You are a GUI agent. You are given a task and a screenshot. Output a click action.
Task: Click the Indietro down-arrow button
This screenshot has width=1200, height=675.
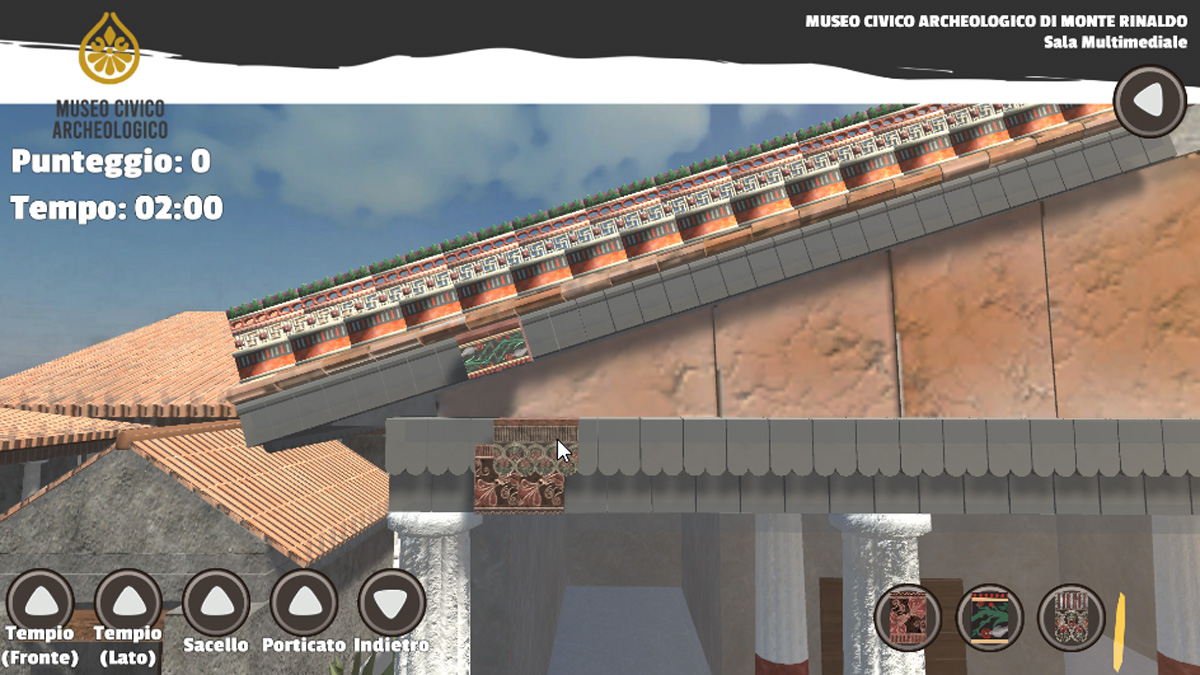click(391, 602)
